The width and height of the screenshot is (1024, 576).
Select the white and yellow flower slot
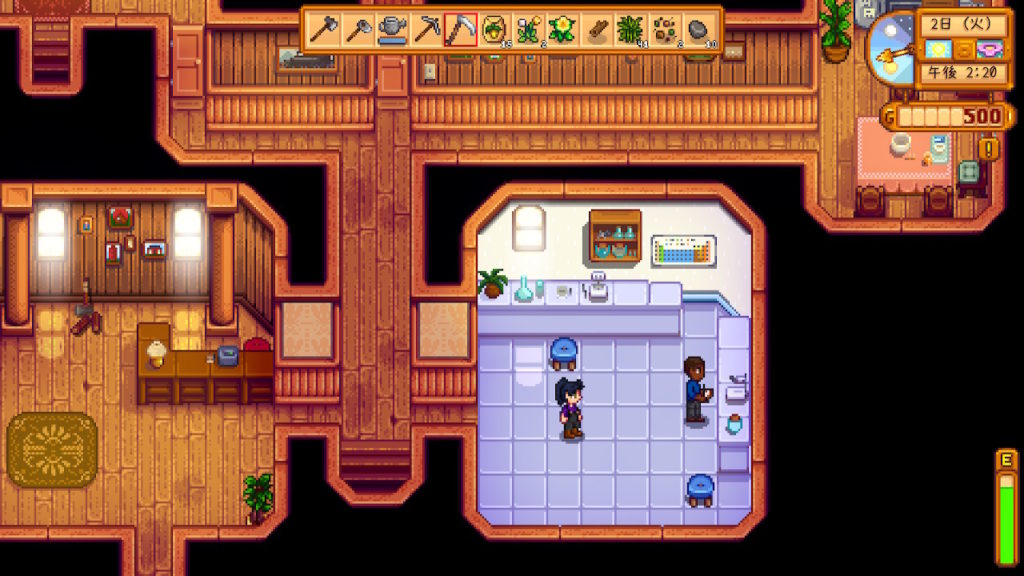tap(528, 29)
